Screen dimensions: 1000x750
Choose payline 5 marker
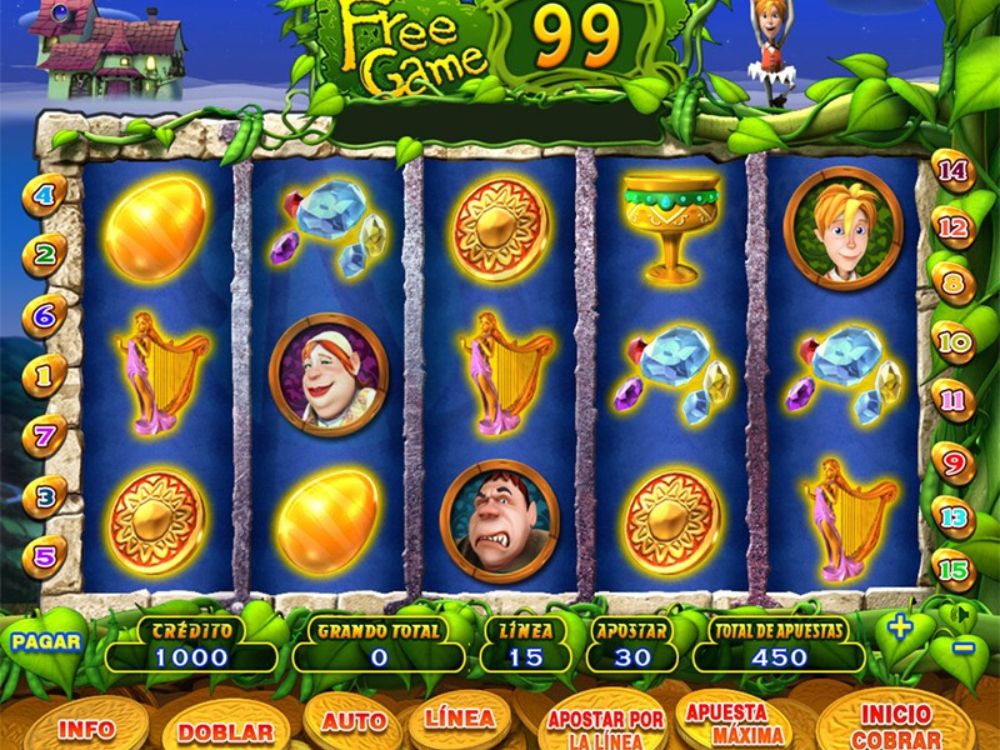pyautogui.click(x=44, y=556)
